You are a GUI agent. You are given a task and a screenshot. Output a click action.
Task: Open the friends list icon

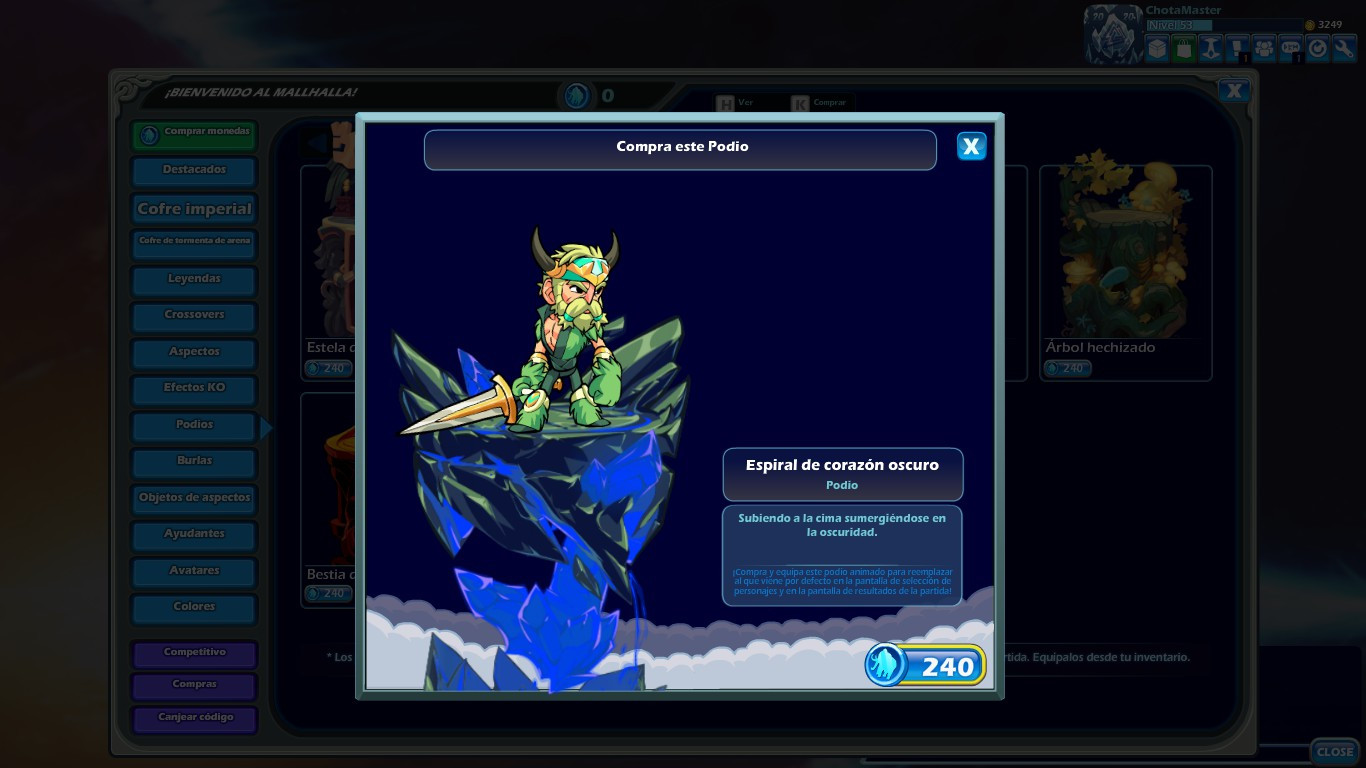pos(1264,47)
